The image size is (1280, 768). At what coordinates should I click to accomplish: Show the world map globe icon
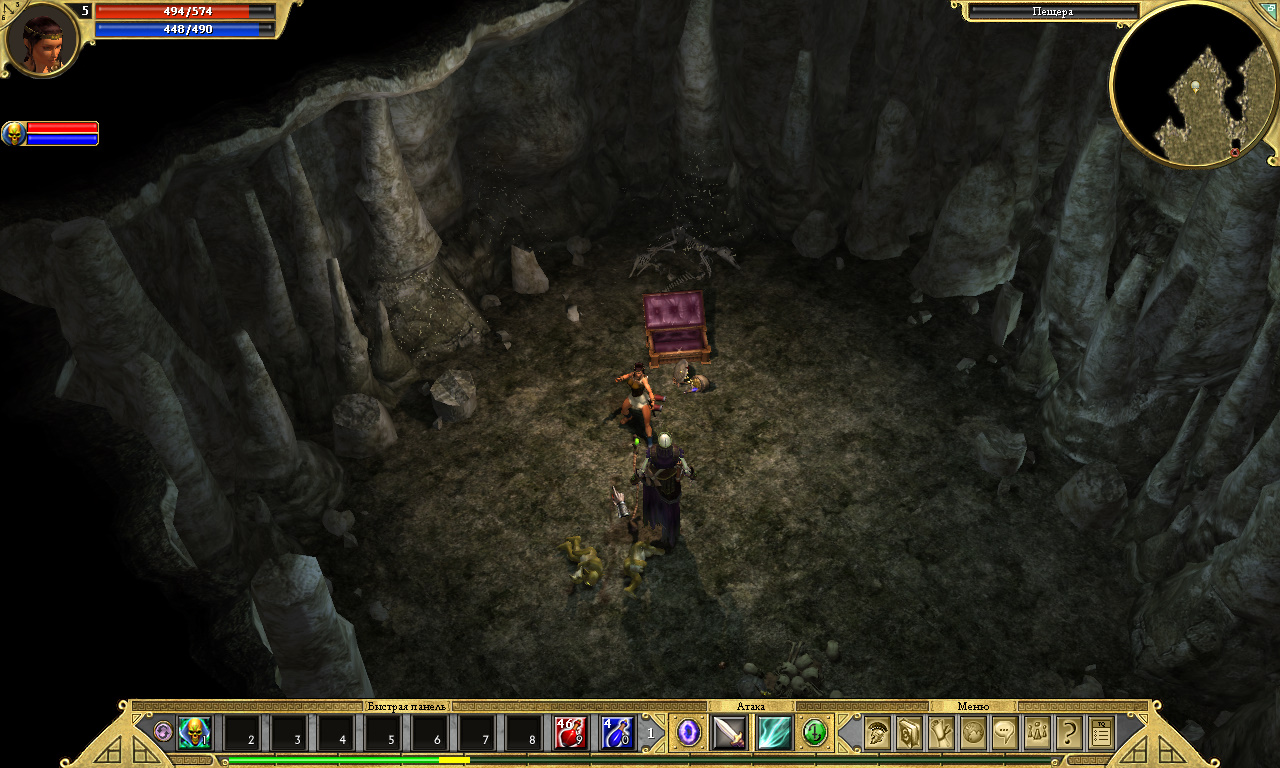[x=973, y=733]
